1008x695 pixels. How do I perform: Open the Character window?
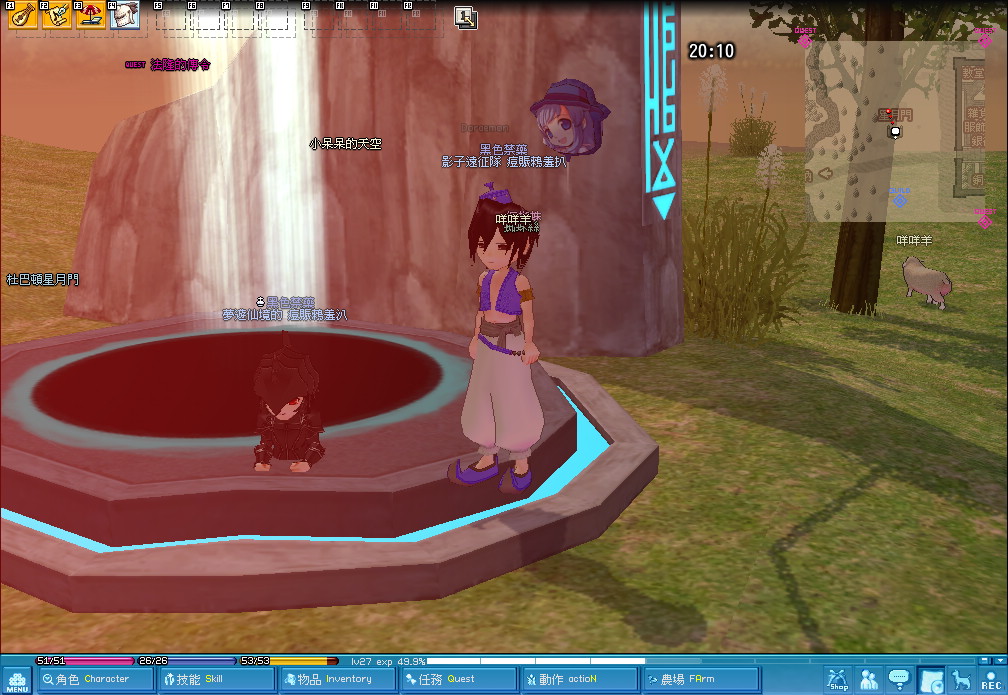(x=95, y=680)
